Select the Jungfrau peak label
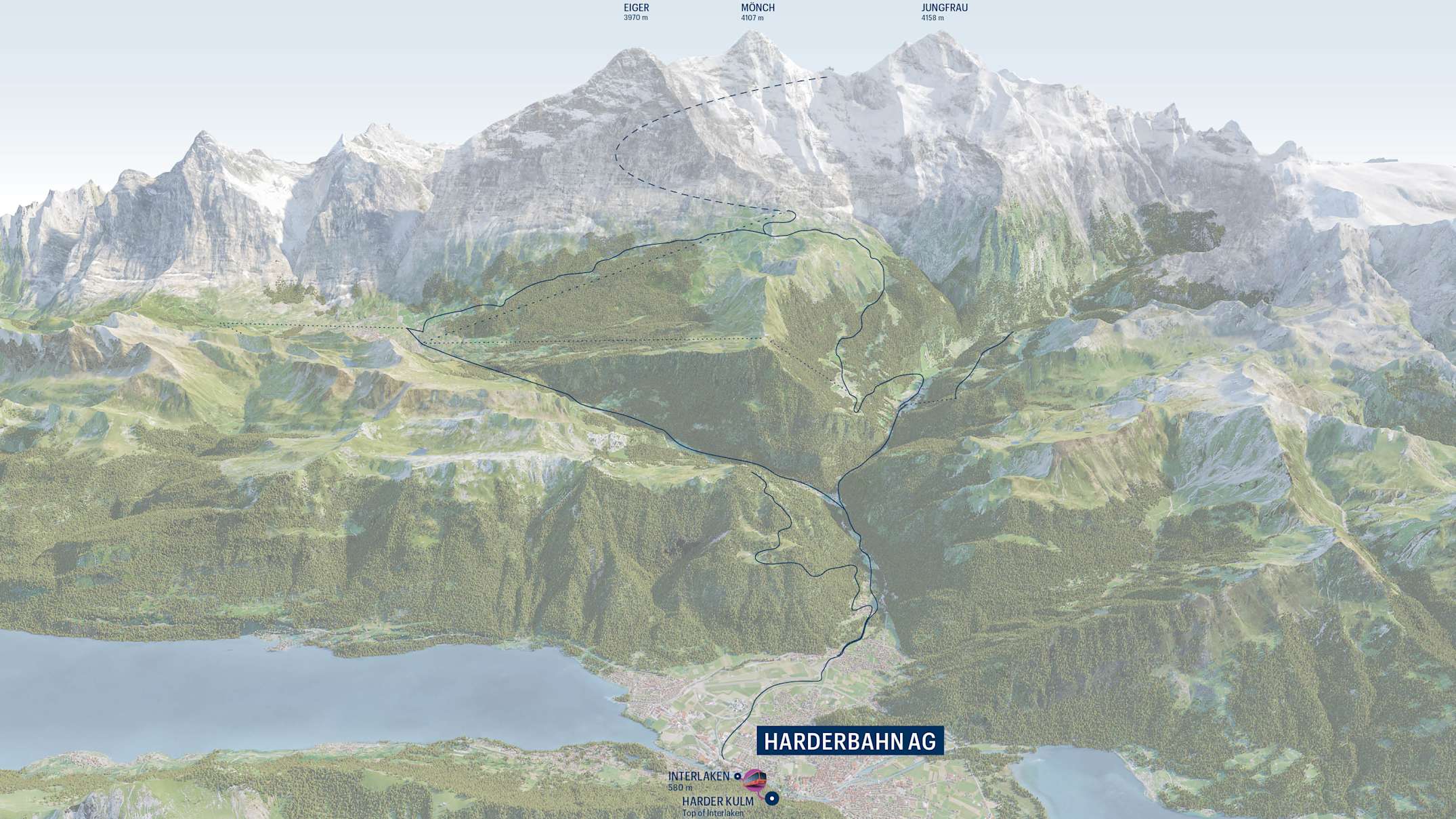Viewport: 1456px width, 819px height. [935, 8]
